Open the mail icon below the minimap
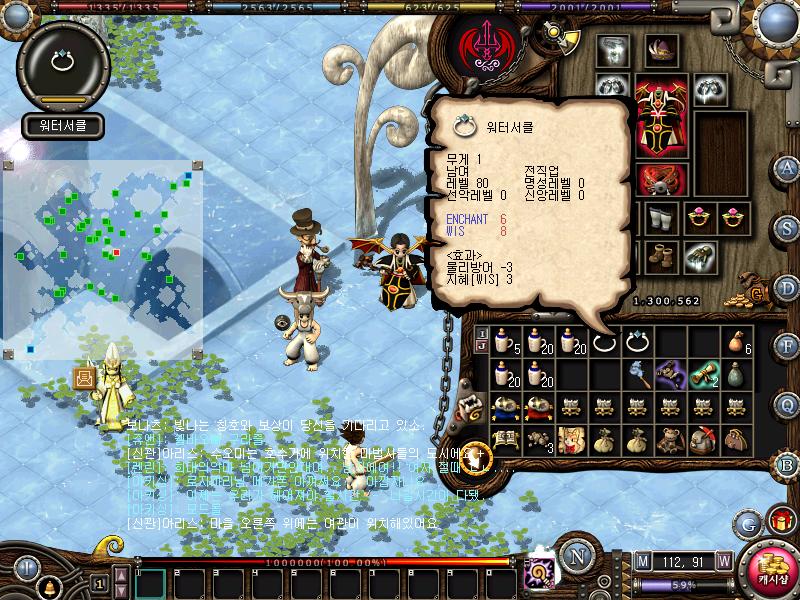Viewport: 800px width, 600px height. point(84,378)
